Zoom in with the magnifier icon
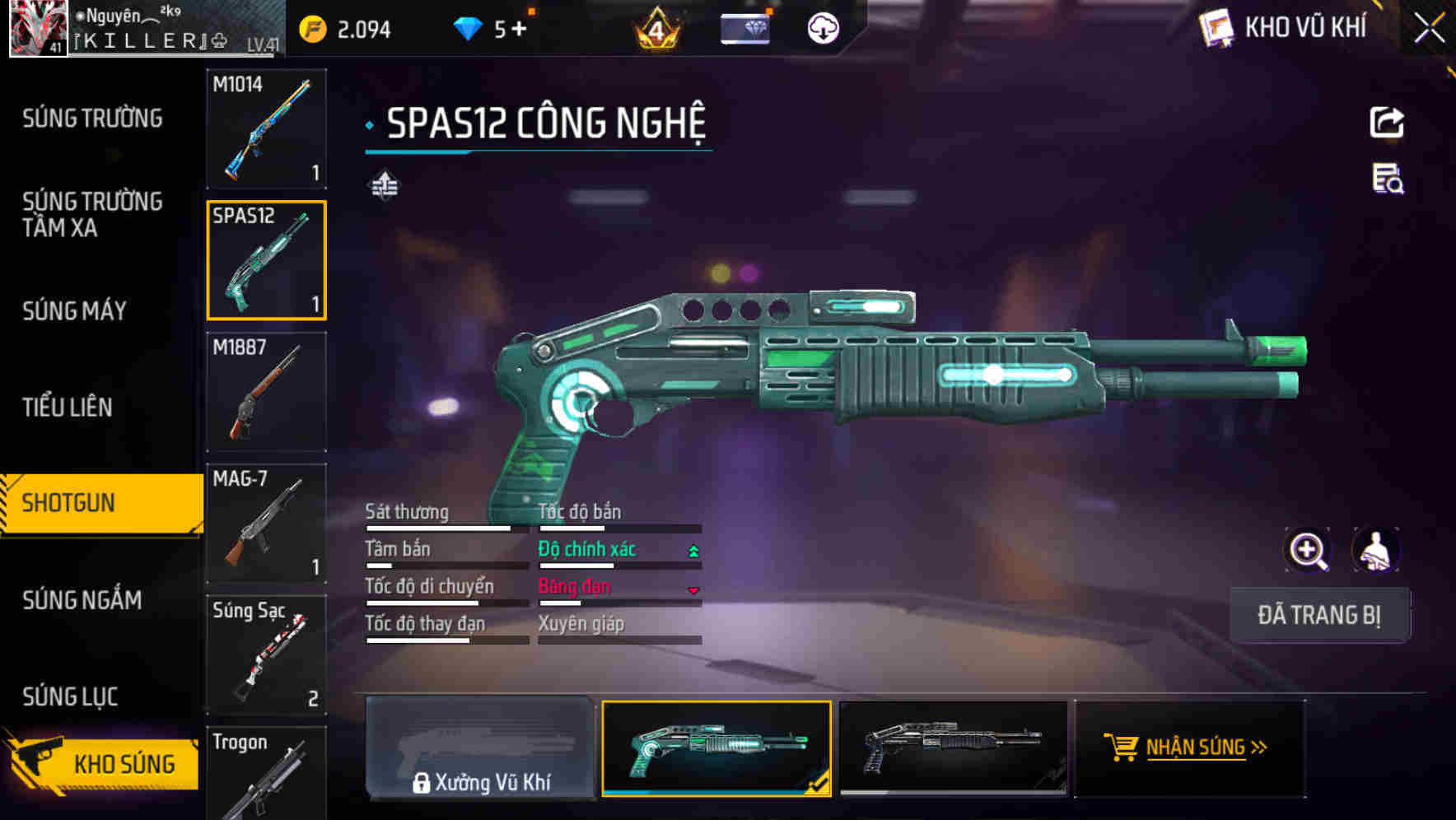This screenshot has height=820, width=1456. [1308, 550]
